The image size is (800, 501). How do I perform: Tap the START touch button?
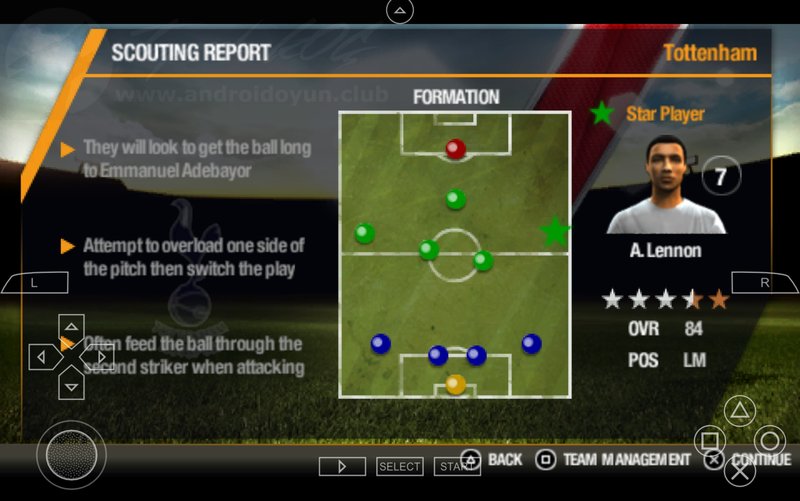tap(456, 466)
